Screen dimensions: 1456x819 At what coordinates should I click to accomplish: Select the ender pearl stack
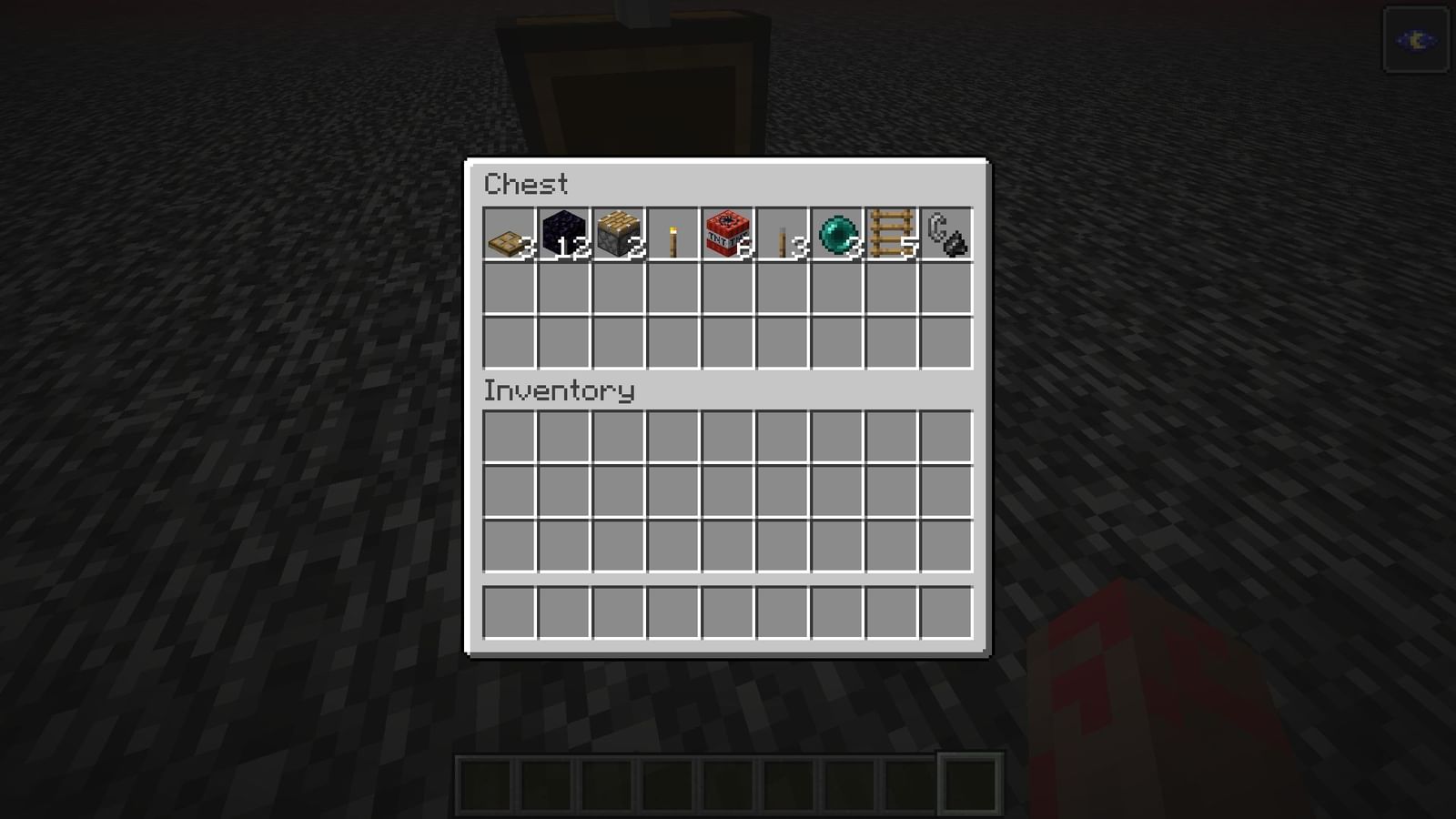coord(837,235)
